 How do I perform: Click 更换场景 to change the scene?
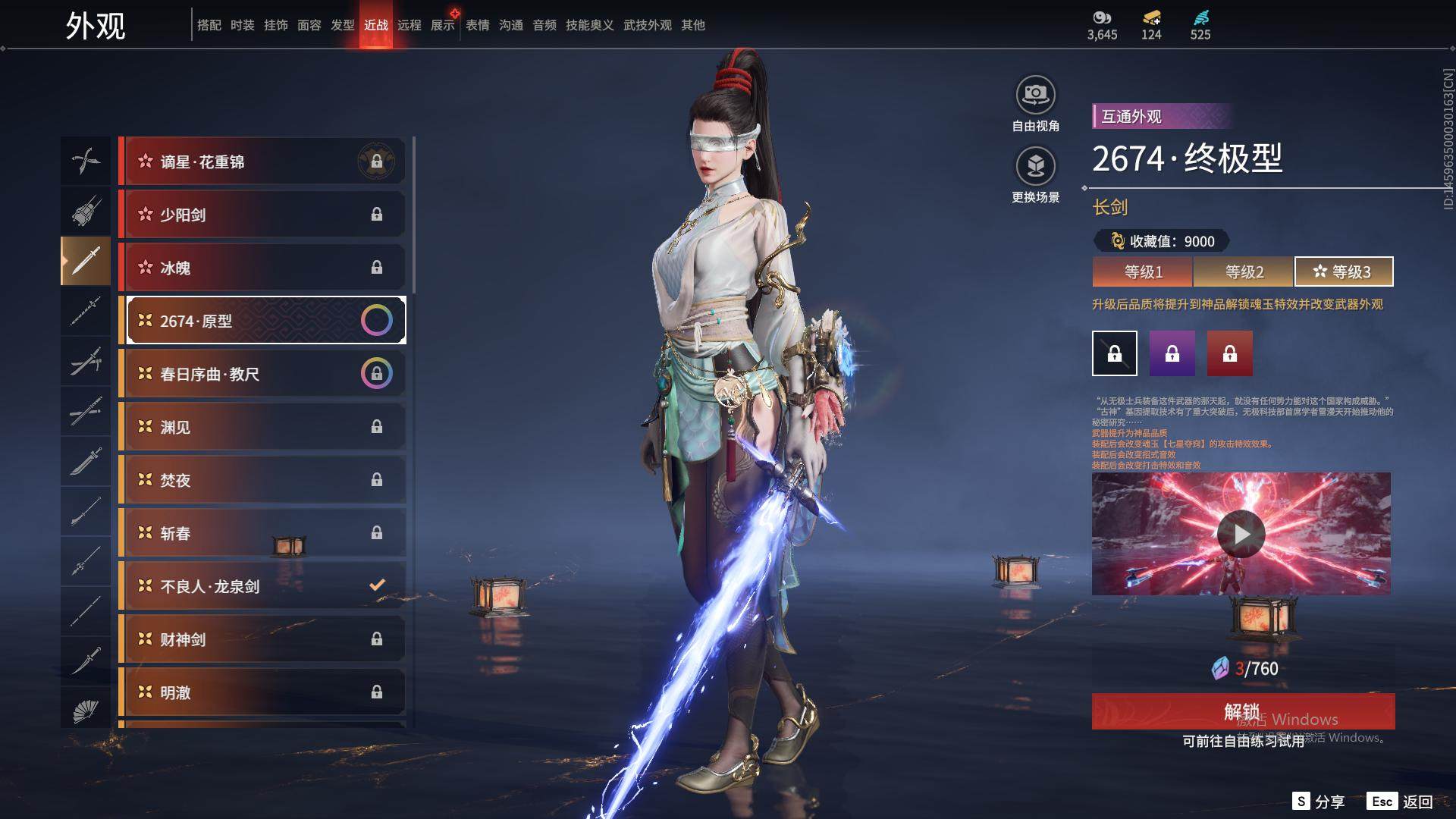pyautogui.click(x=1035, y=175)
